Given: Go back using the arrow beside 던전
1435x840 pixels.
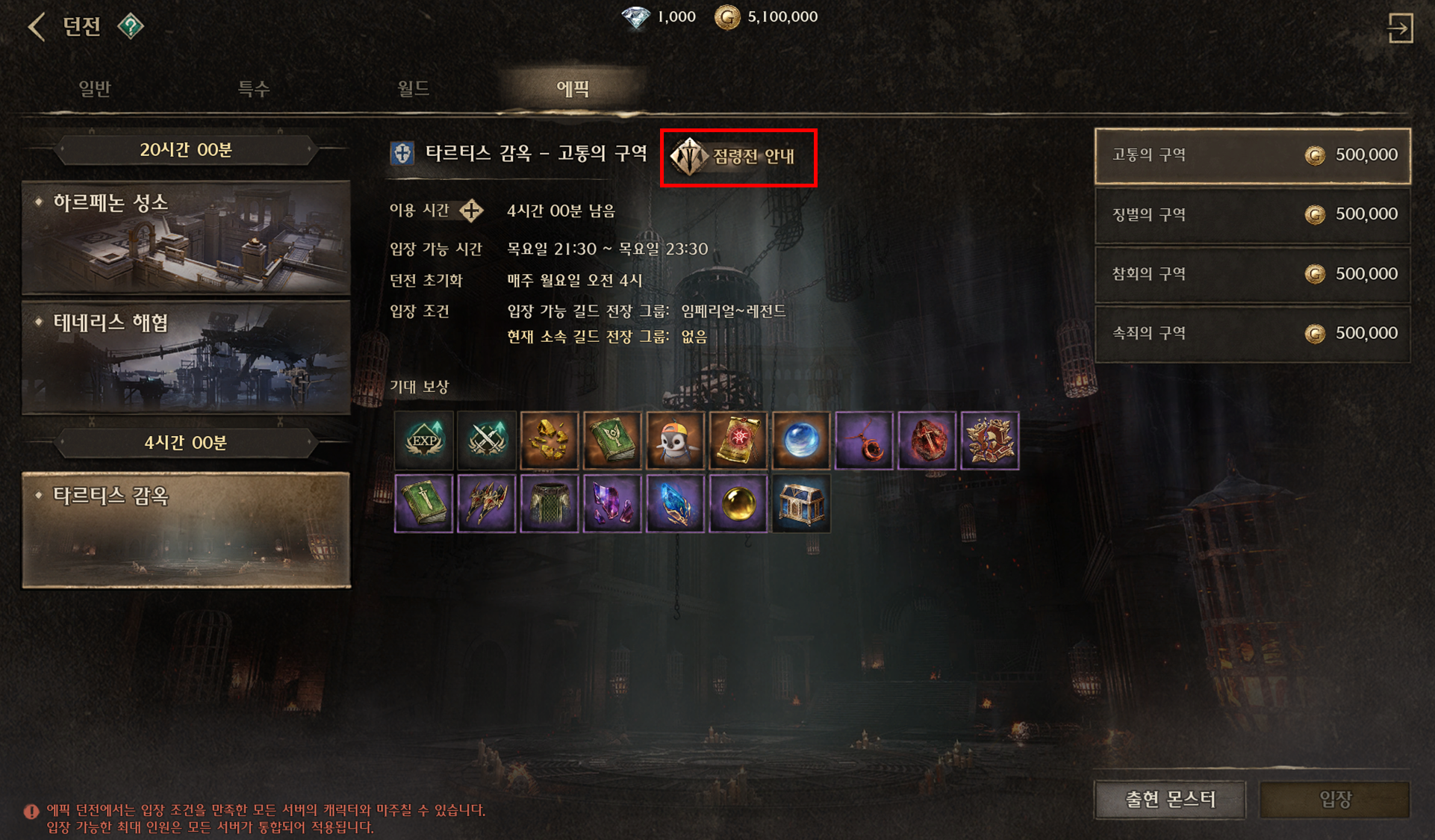Looking at the screenshot, I should [36, 27].
